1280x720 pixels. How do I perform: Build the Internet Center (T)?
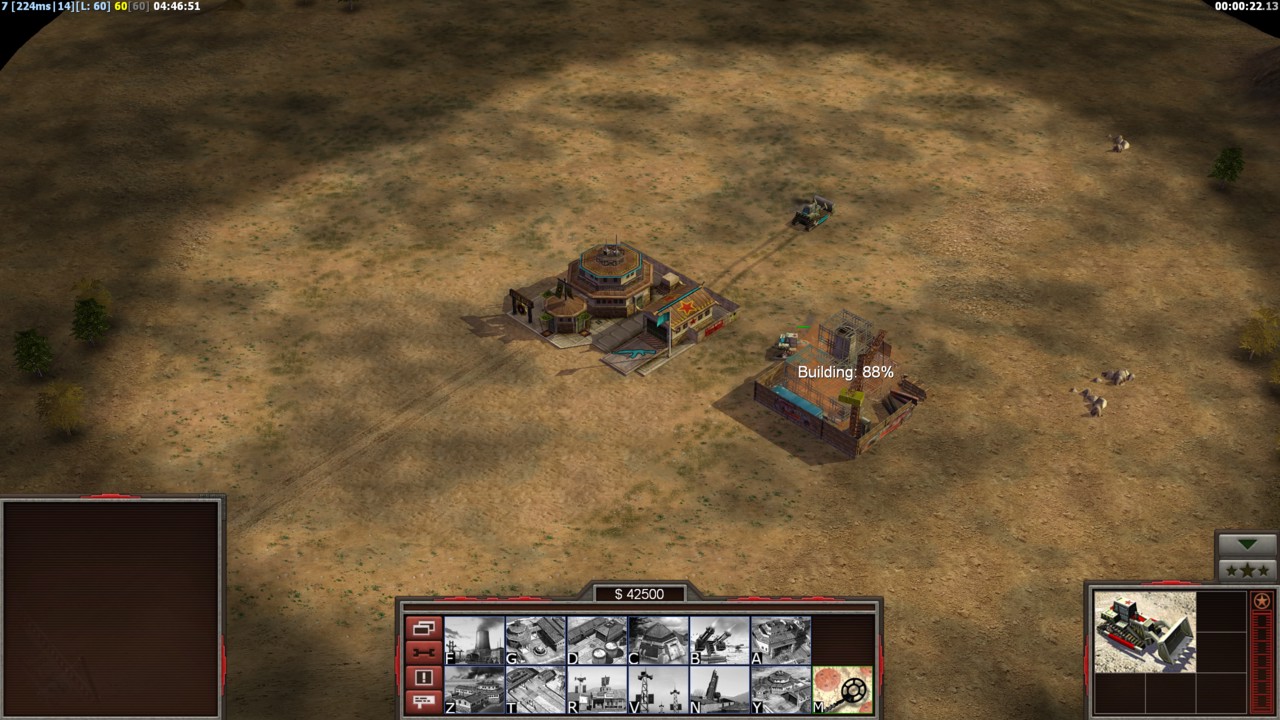[x=536, y=690]
